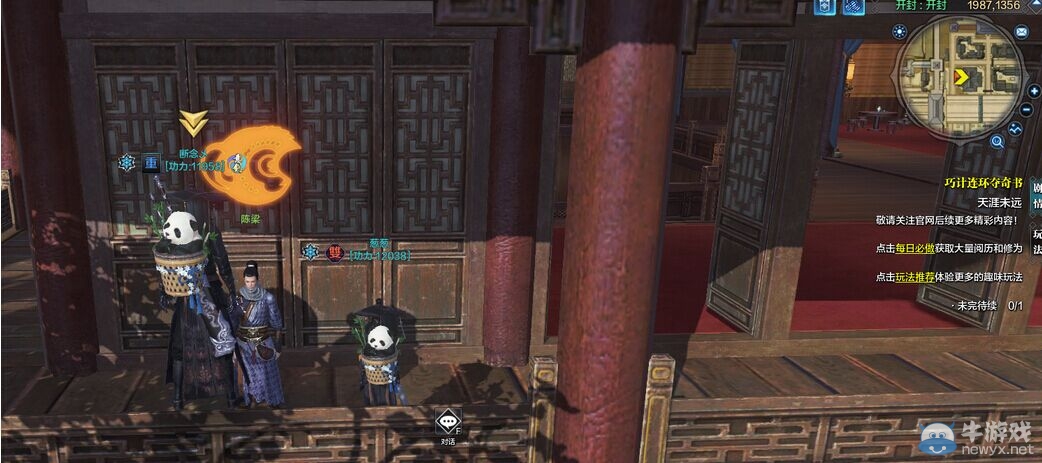Click the 对话 speech bubble talk icon

coord(447,424)
